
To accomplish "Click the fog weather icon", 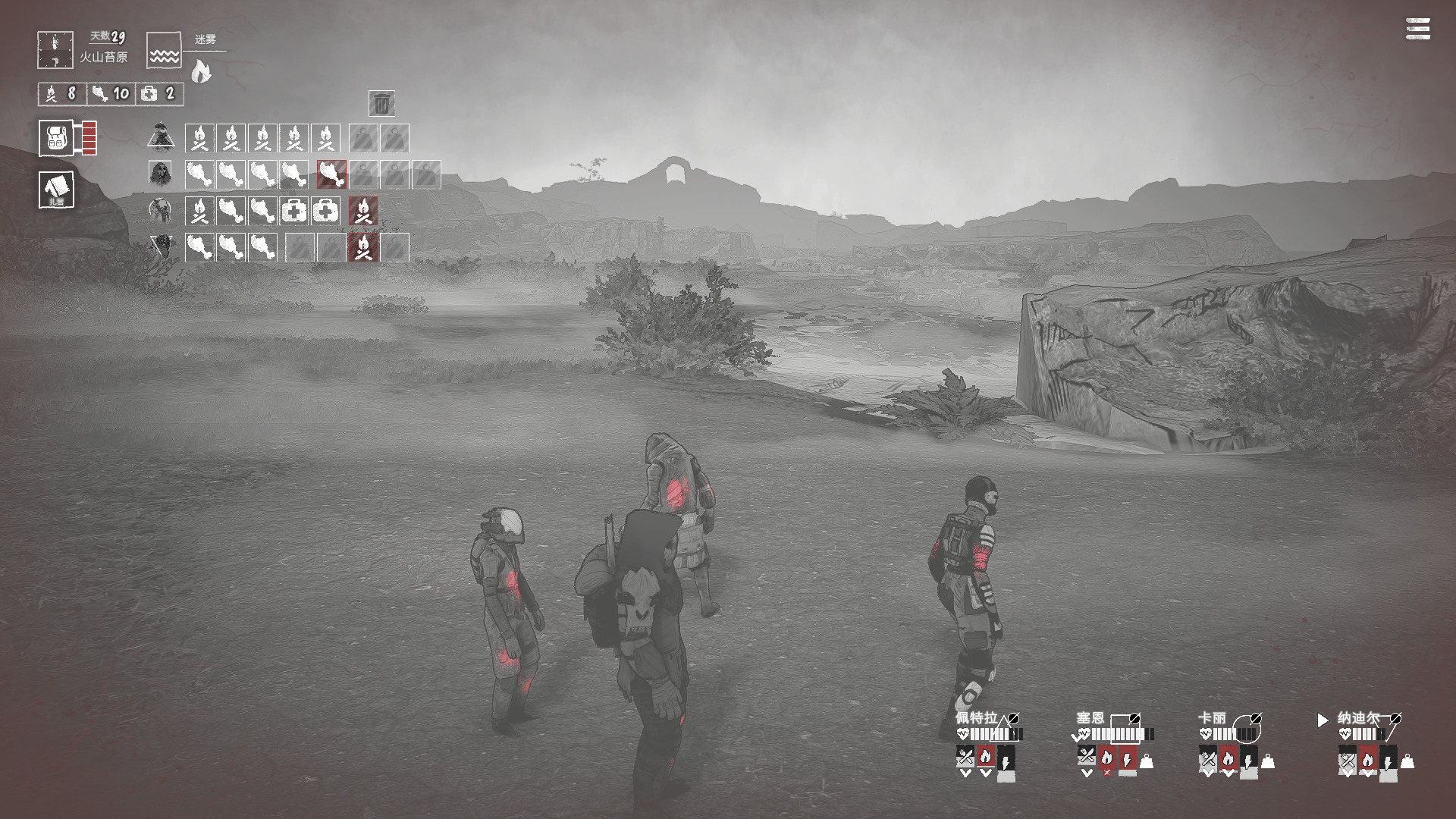I will pos(164,50).
